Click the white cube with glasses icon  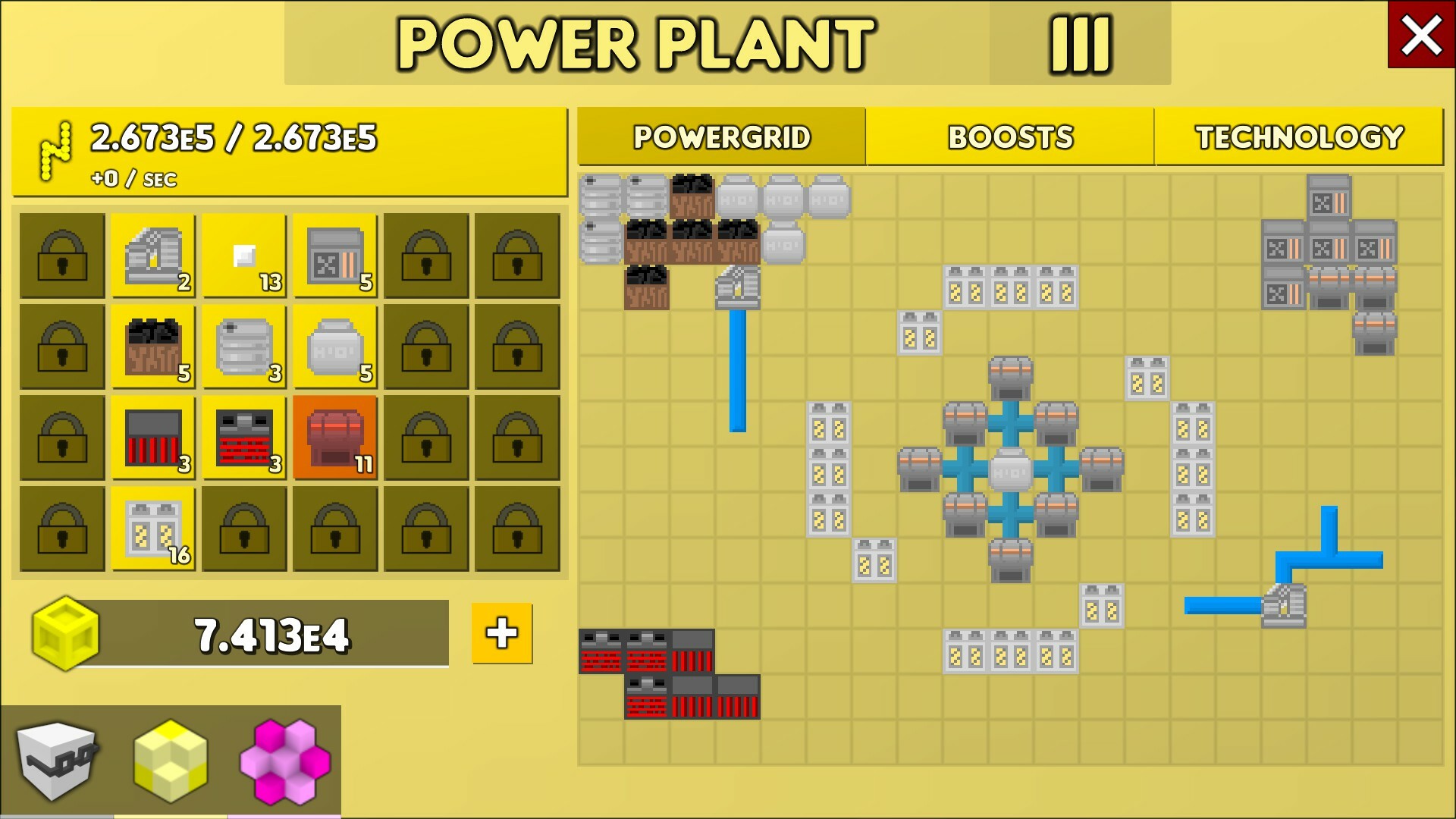[x=57, y=758]
